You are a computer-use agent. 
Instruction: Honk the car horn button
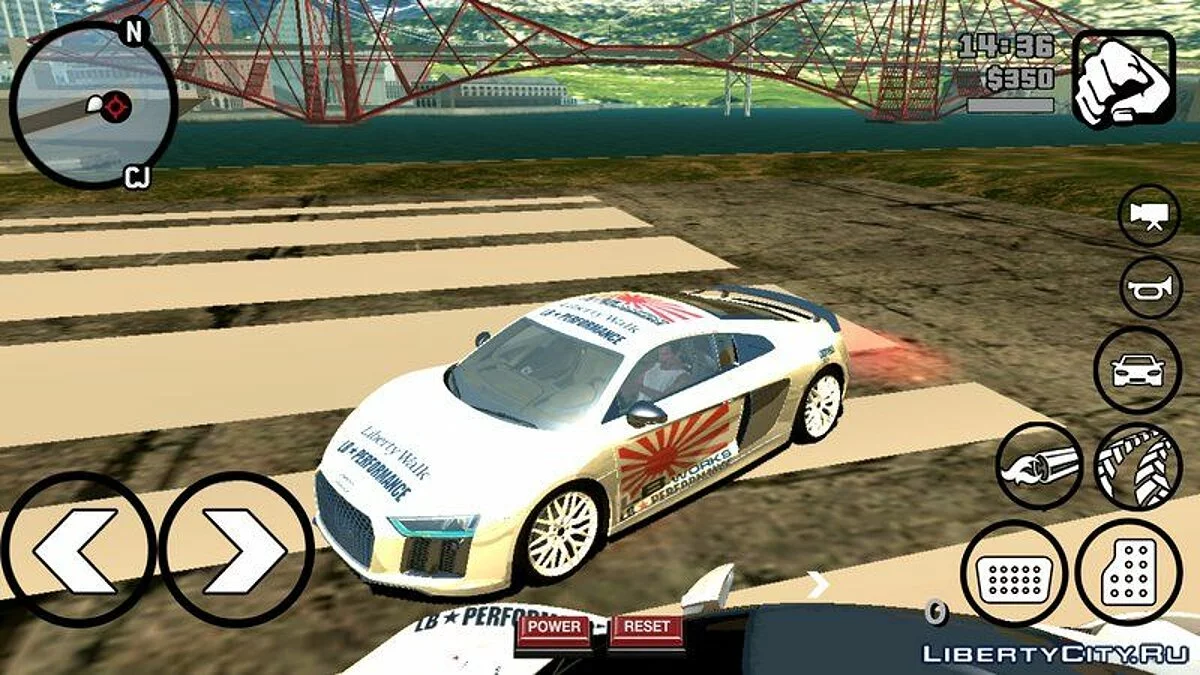[x=1150, y=288]
